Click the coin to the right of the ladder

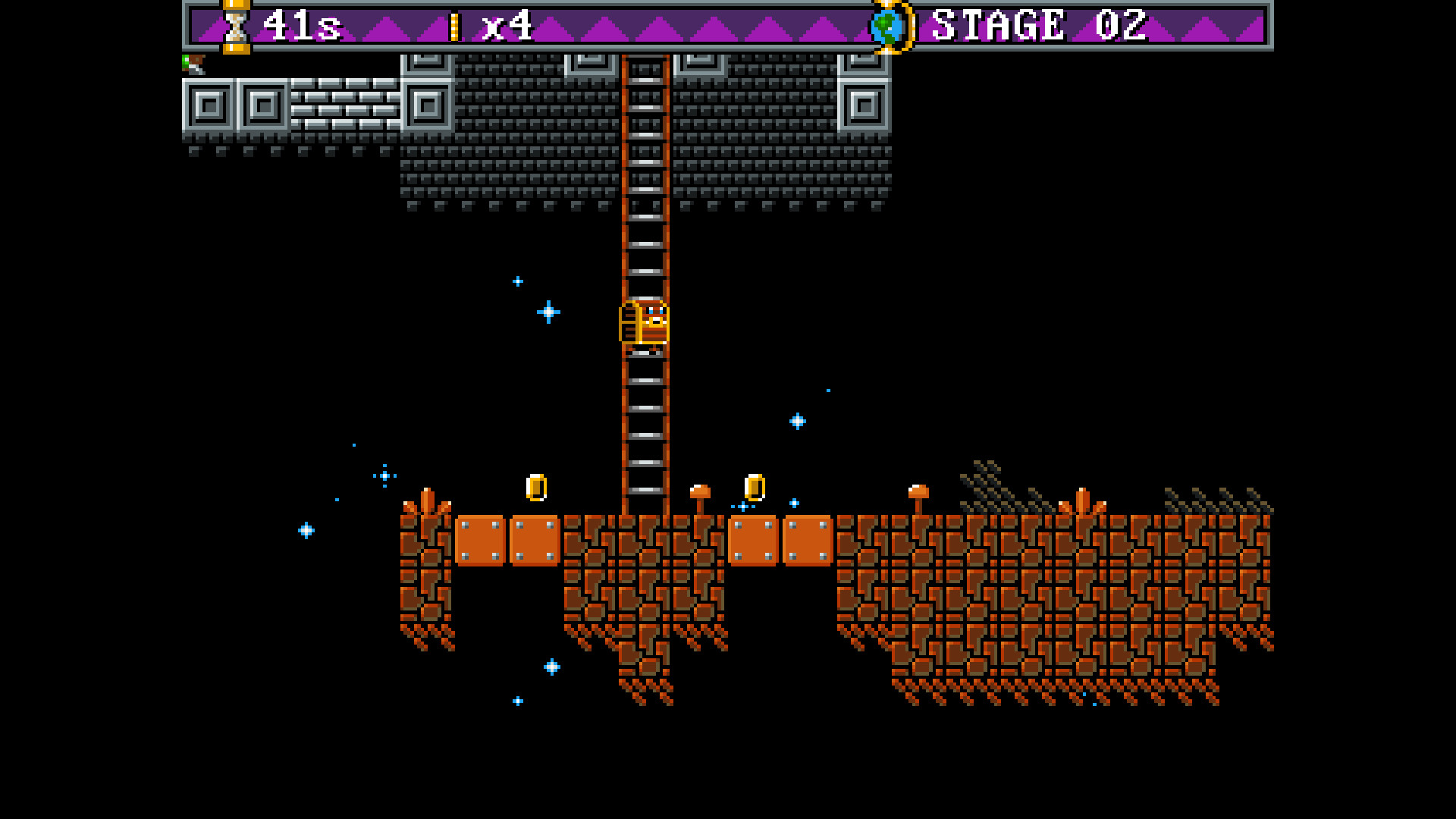(754, 488)
